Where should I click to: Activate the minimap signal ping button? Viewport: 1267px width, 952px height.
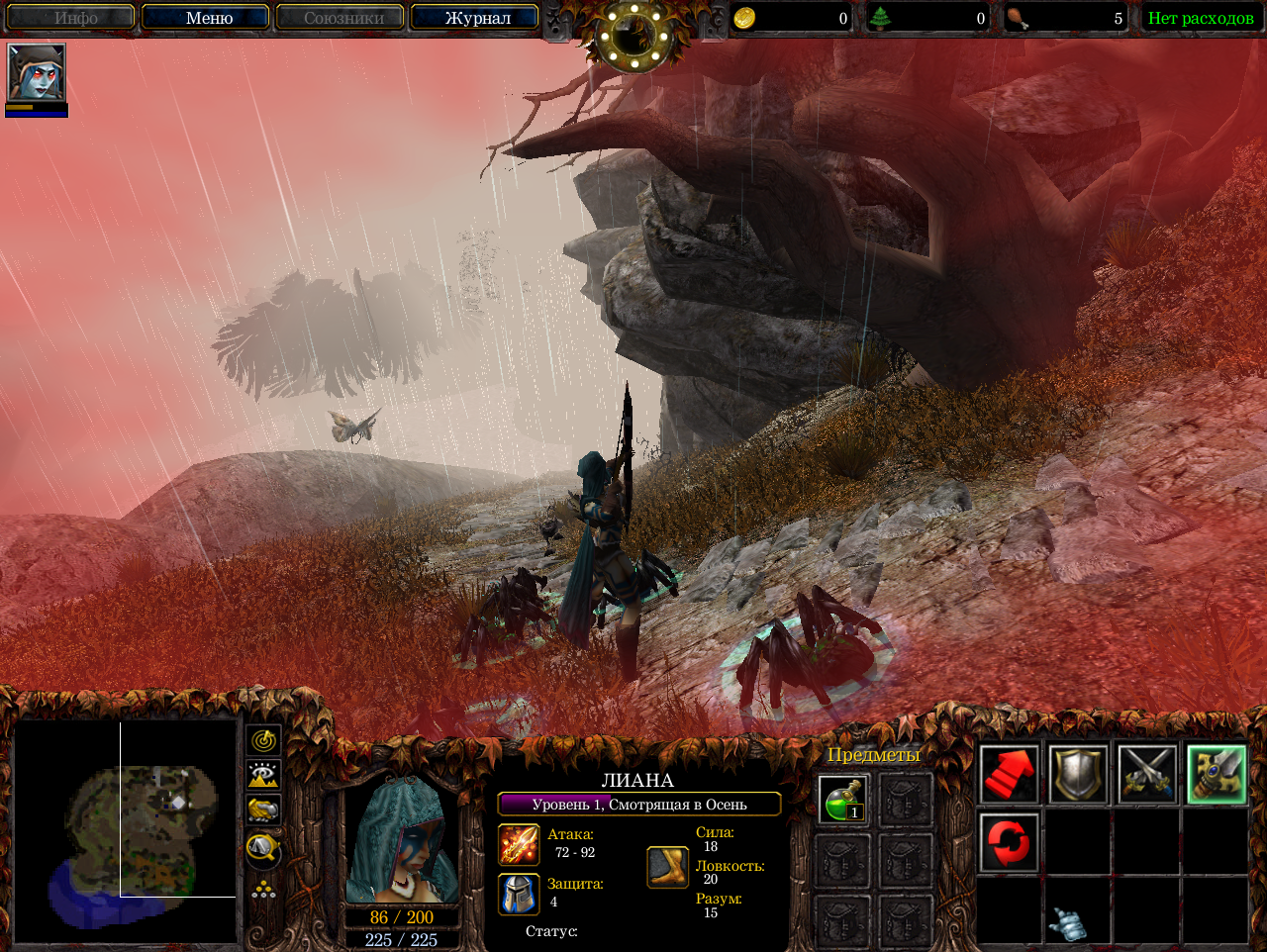[263, 740]
